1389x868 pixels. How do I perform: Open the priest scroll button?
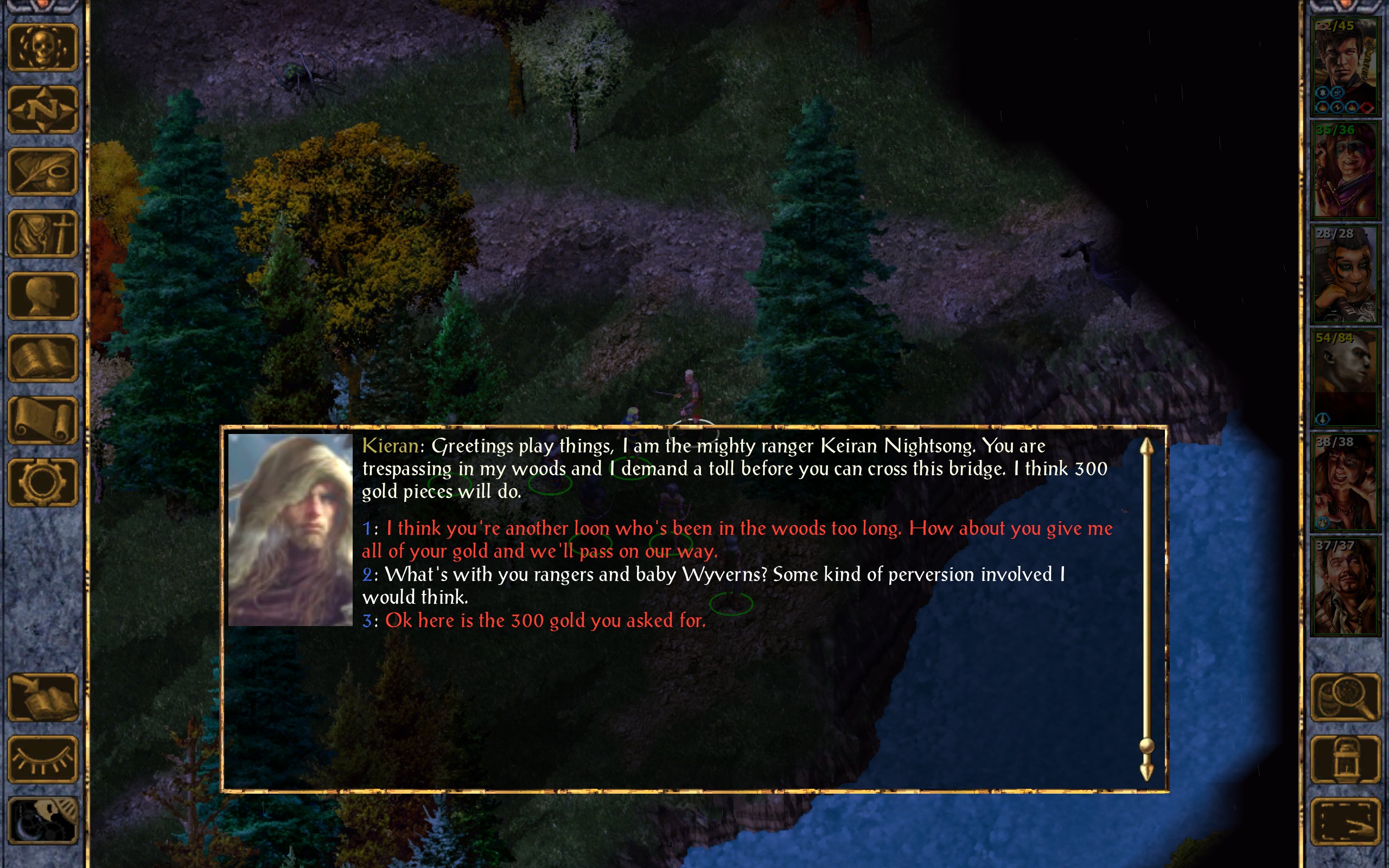click(42, 420)
